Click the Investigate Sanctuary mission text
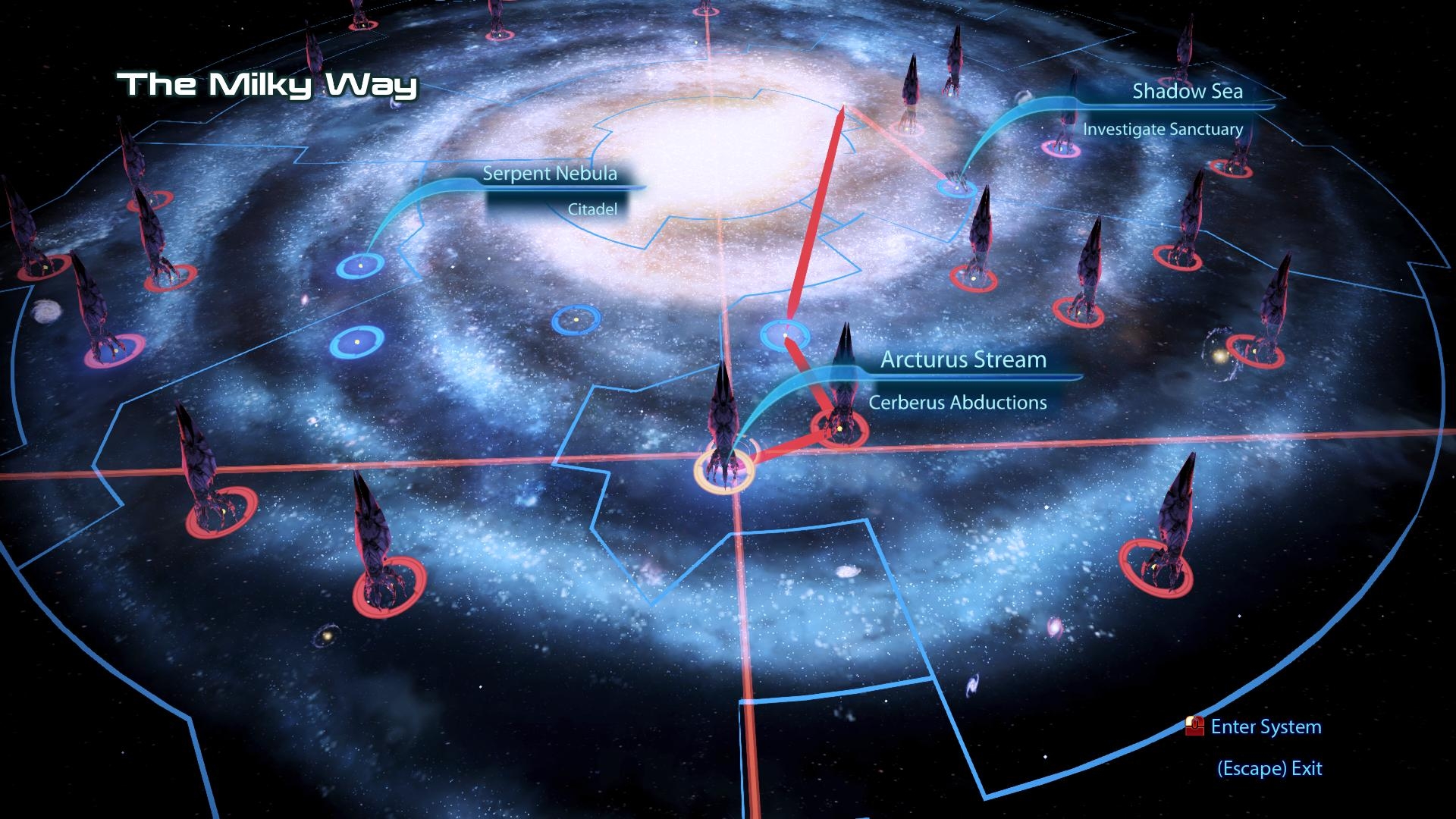This screenshot has height=819, width=1456. pos(1163,130)
